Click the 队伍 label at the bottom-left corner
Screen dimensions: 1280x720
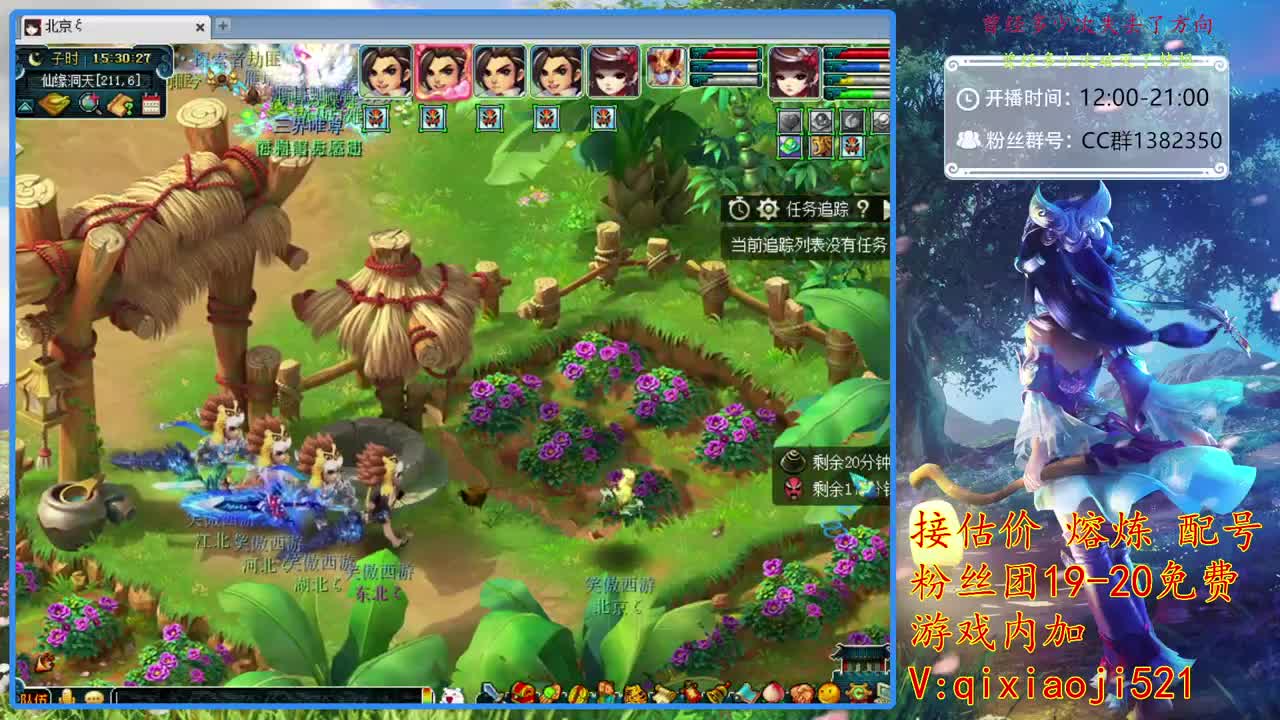pos(34,698)
